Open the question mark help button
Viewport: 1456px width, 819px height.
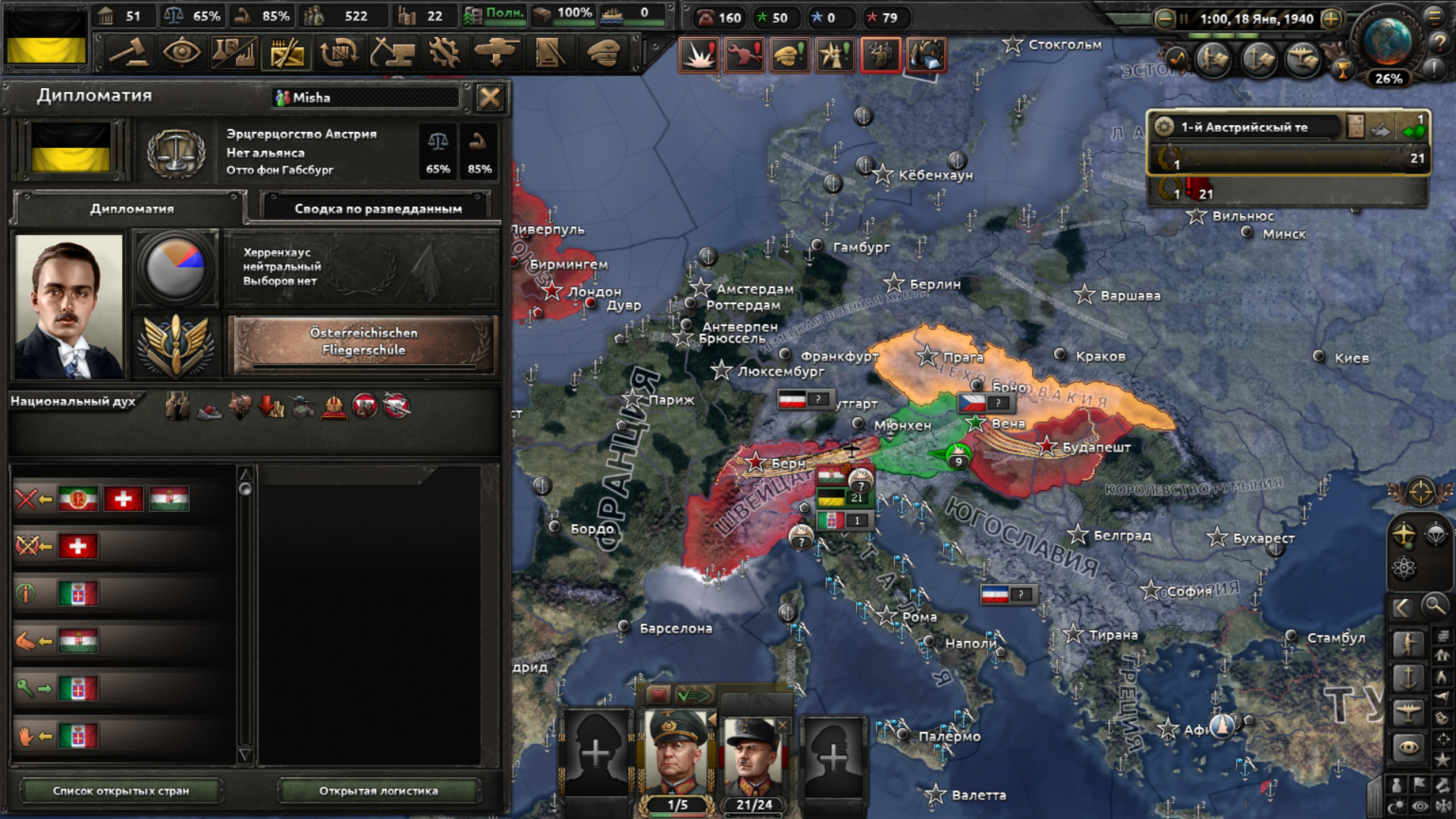tap(1438, 43)
